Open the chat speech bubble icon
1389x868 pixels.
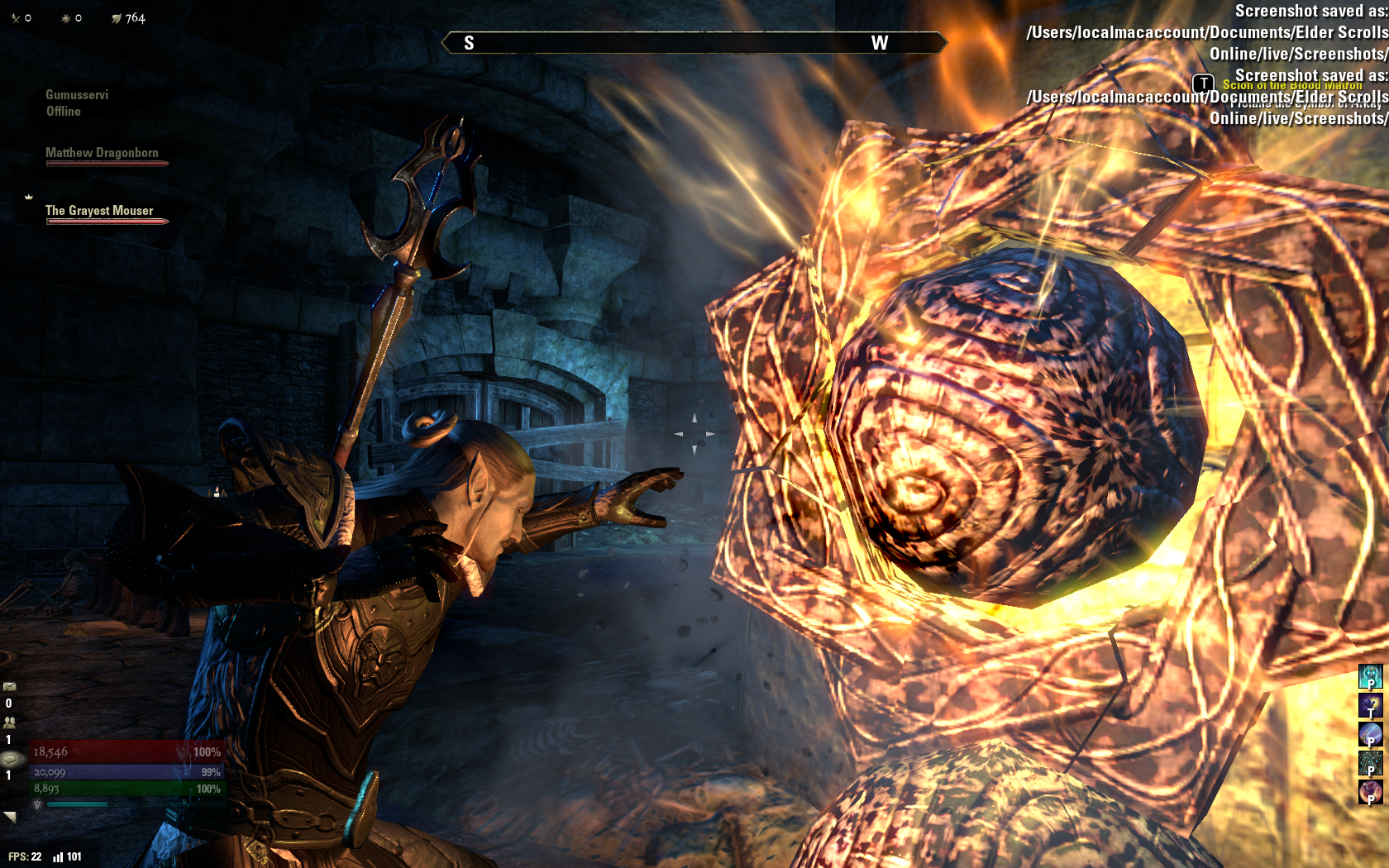[12, 758]
